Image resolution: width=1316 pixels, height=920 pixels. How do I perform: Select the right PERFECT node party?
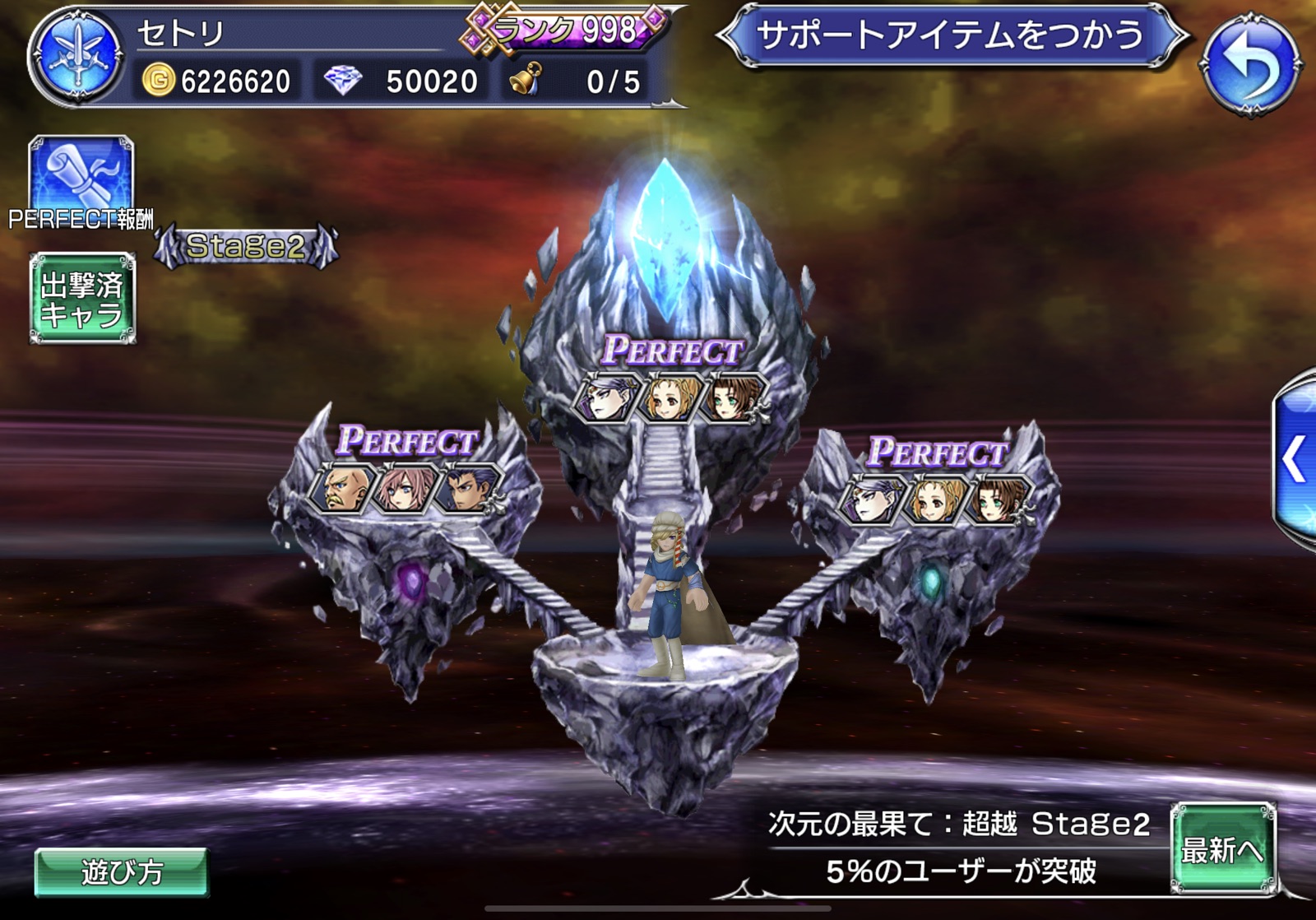click(x=934, y=499)
